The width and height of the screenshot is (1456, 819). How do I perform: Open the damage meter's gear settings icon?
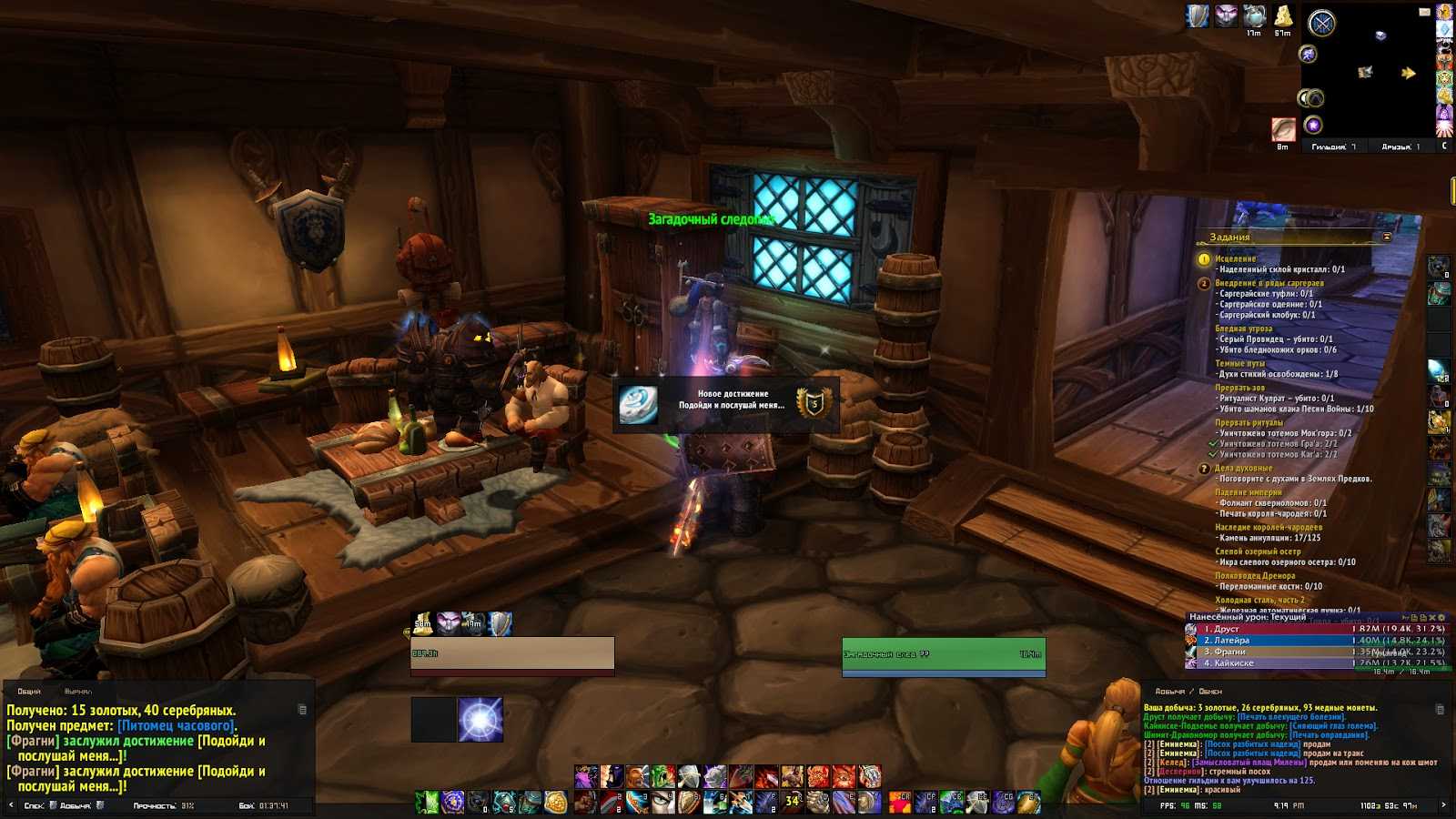[x=1441, y=618]
